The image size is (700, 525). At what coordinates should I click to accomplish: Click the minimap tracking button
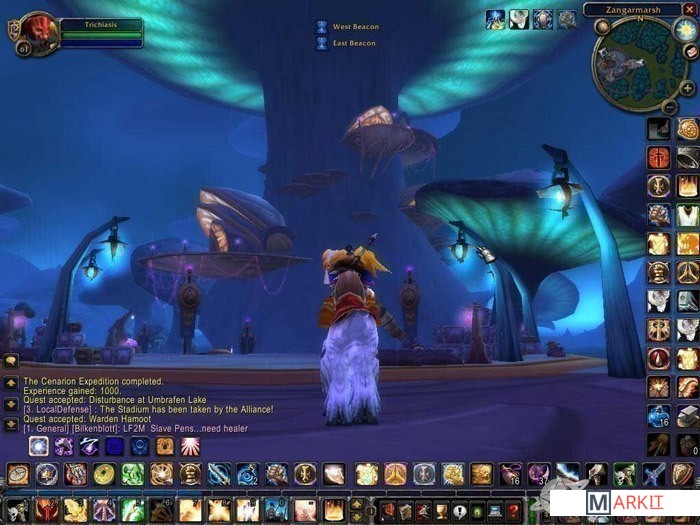[601, 27]
